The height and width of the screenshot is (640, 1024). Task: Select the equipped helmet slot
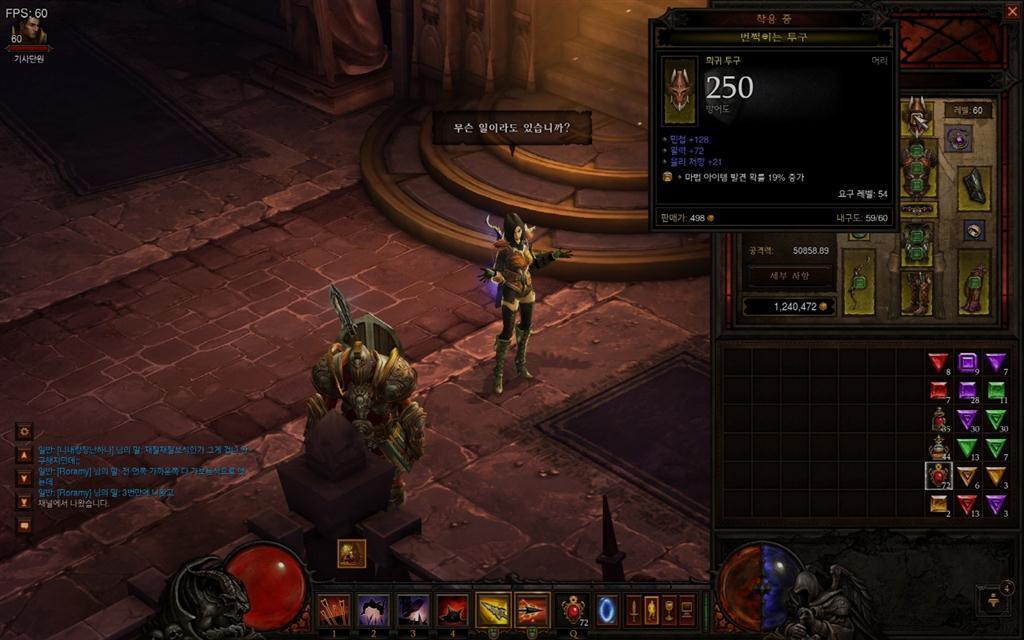(x=916, y=117)
